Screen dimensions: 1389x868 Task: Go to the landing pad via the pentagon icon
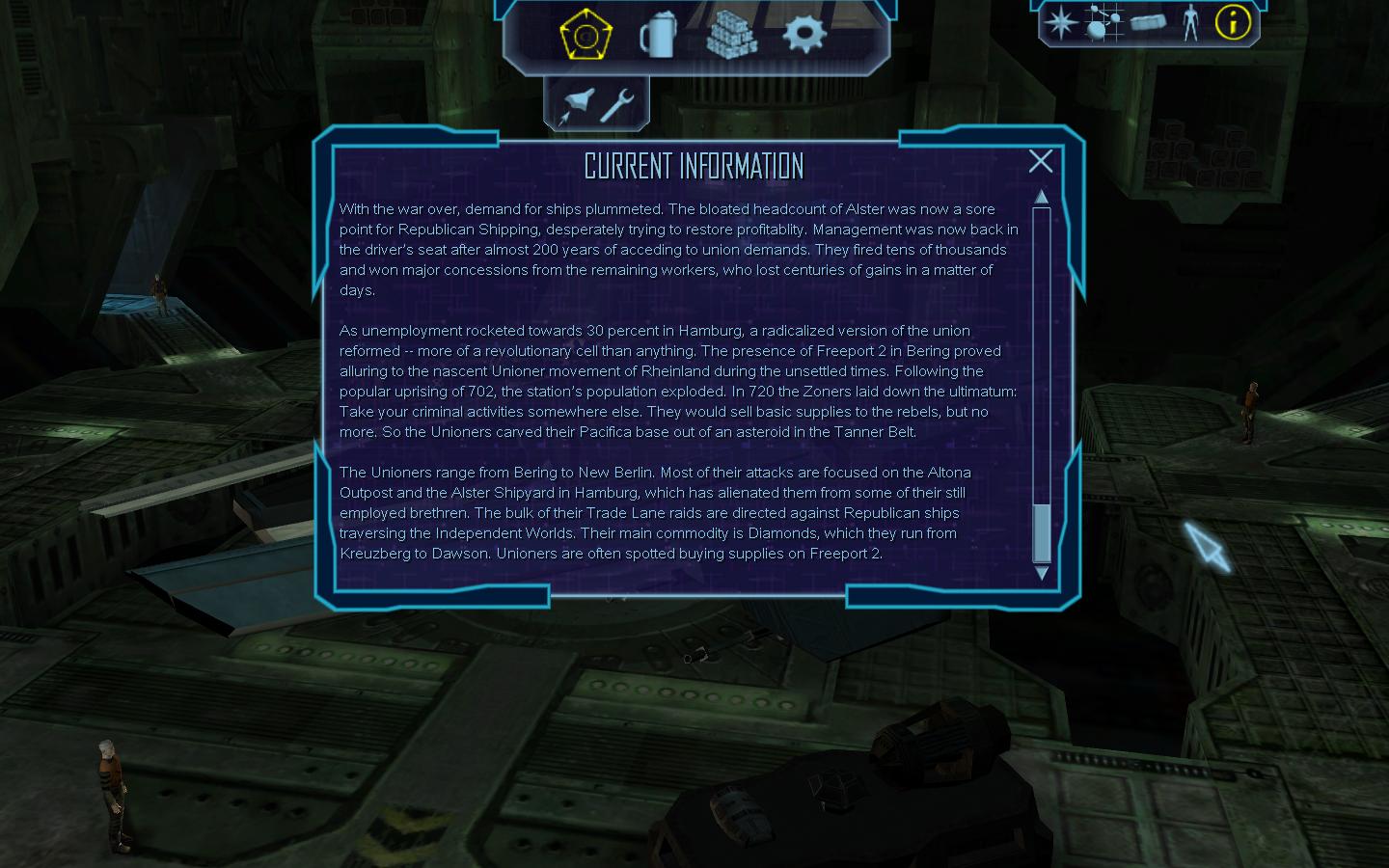click(586, 36)
